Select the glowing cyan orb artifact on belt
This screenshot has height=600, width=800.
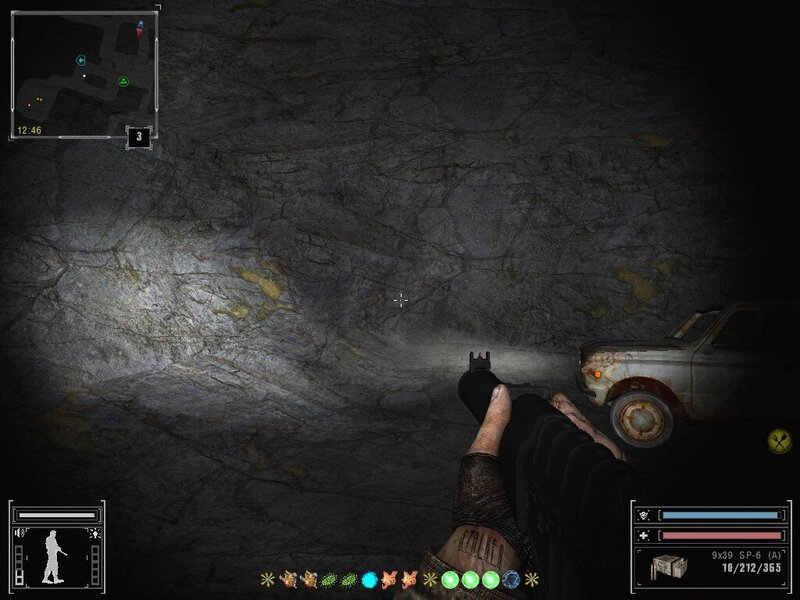(x=369, y=579)
